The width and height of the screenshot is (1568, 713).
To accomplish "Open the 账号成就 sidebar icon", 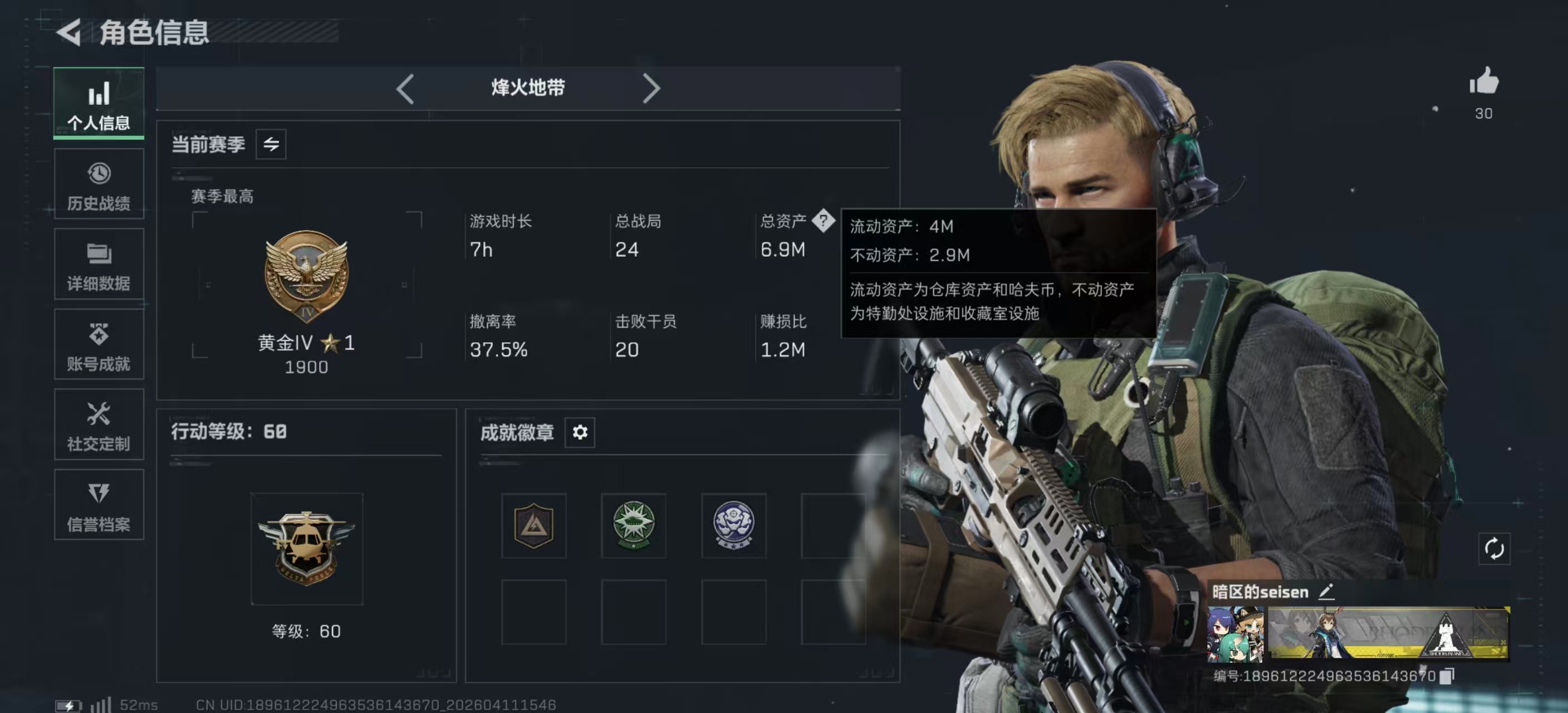I will (x=99, y=345).
